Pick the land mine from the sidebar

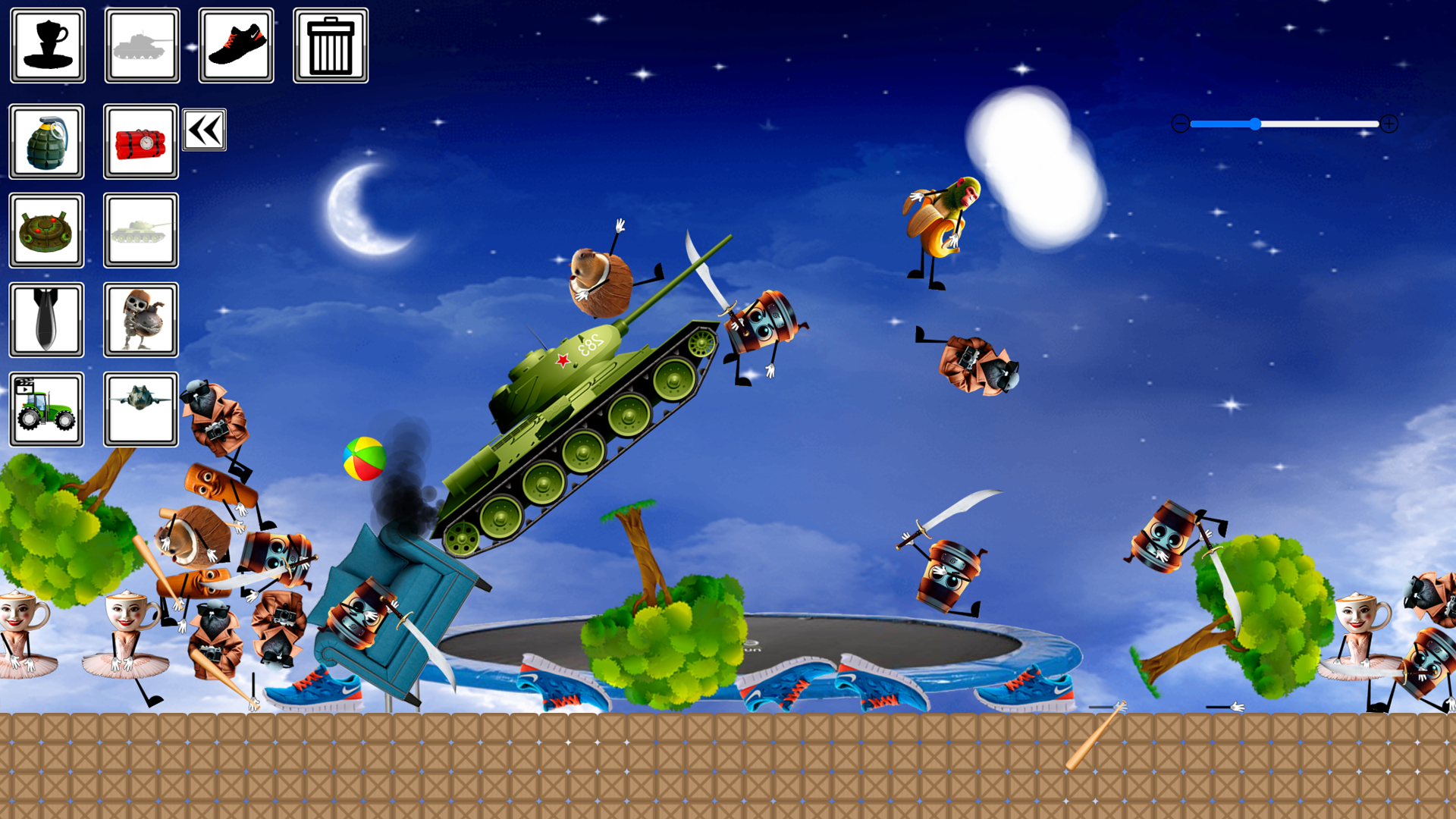[x=46, y=231]
